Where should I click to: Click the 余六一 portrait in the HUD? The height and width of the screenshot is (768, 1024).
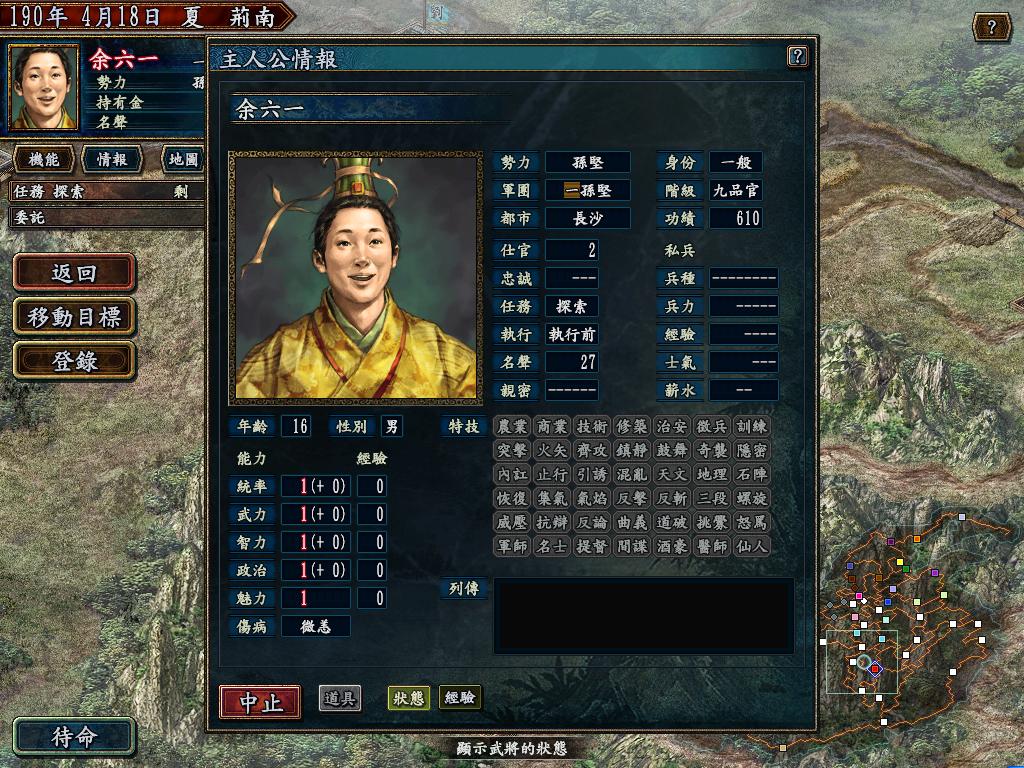point(44,87)
